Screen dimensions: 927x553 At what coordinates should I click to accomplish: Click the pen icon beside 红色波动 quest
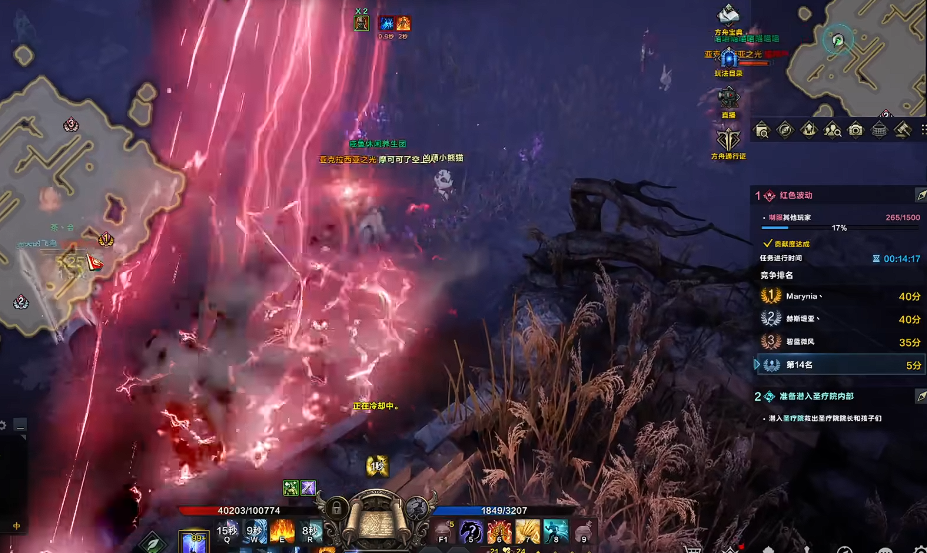[x=920, y=195]
